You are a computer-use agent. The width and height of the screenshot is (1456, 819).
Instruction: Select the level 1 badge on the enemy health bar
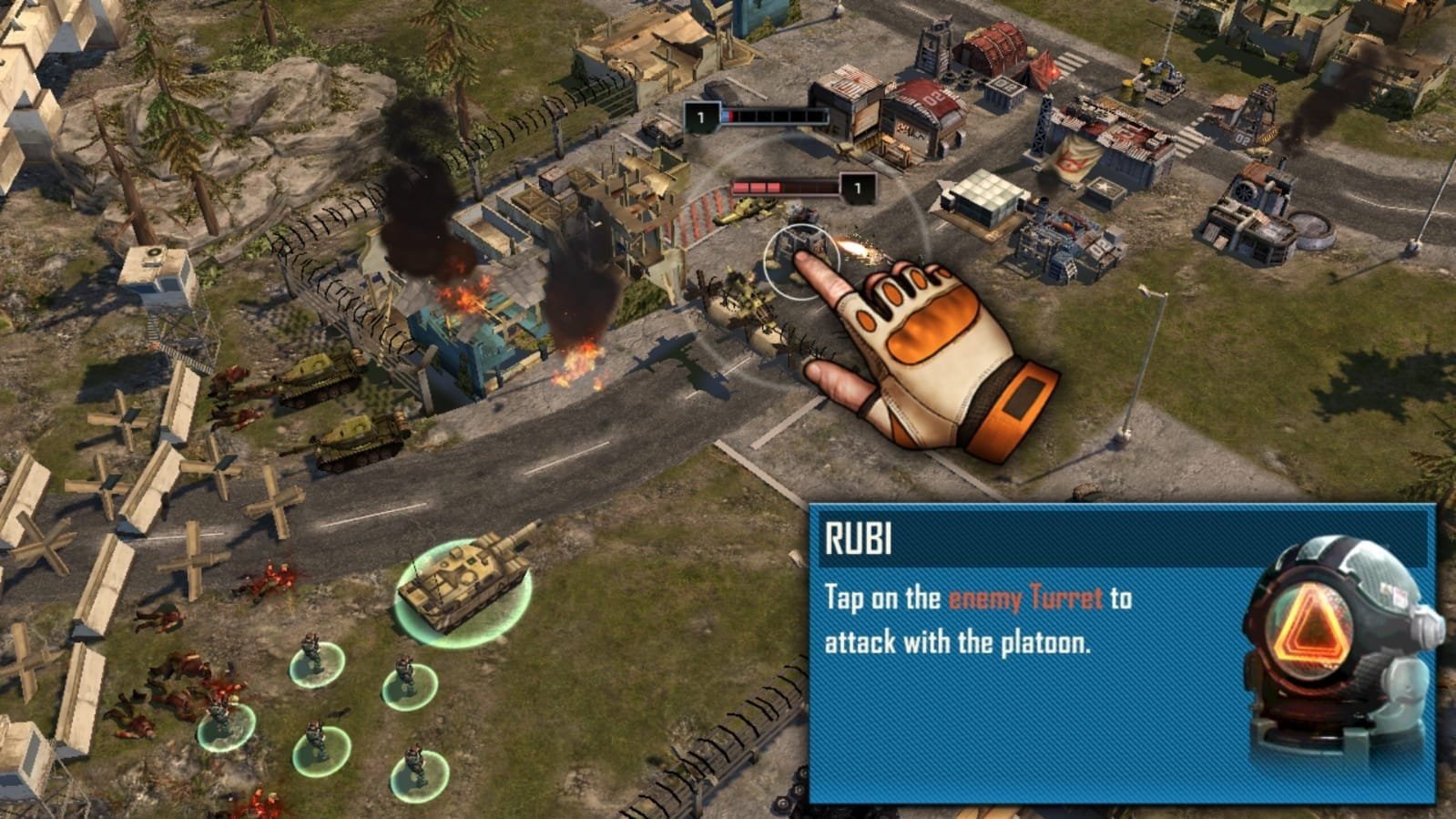tap(701, 117)
